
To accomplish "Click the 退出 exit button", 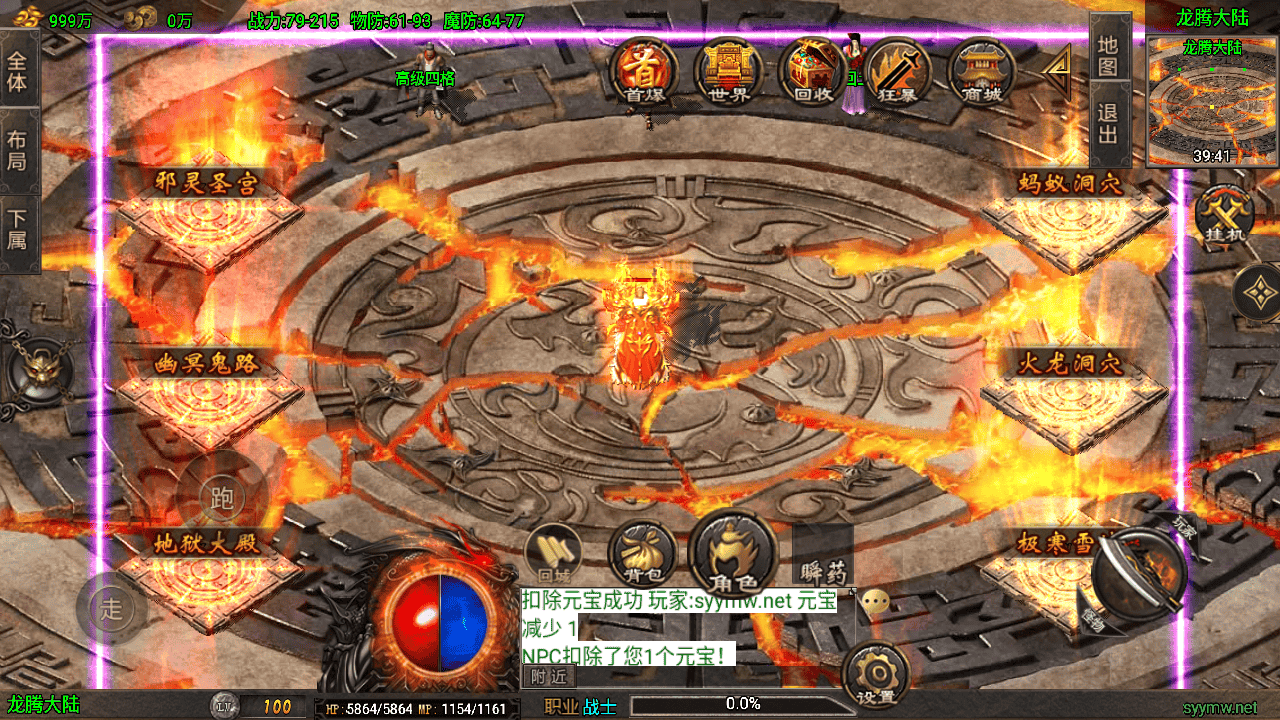I will (x=1108, y=124).
